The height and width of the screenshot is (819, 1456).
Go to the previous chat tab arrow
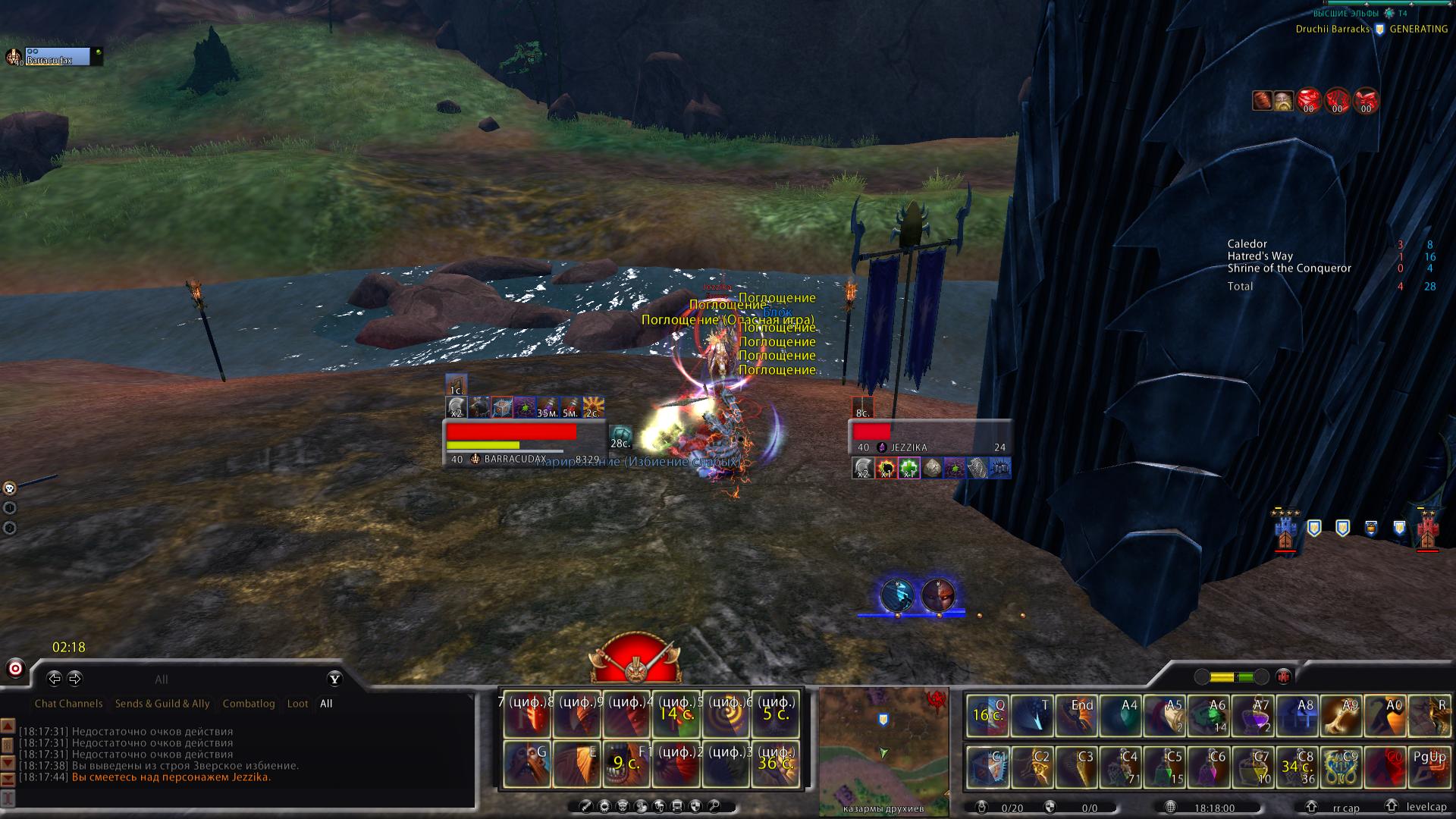pyautogui.click(x=54, y=679)
